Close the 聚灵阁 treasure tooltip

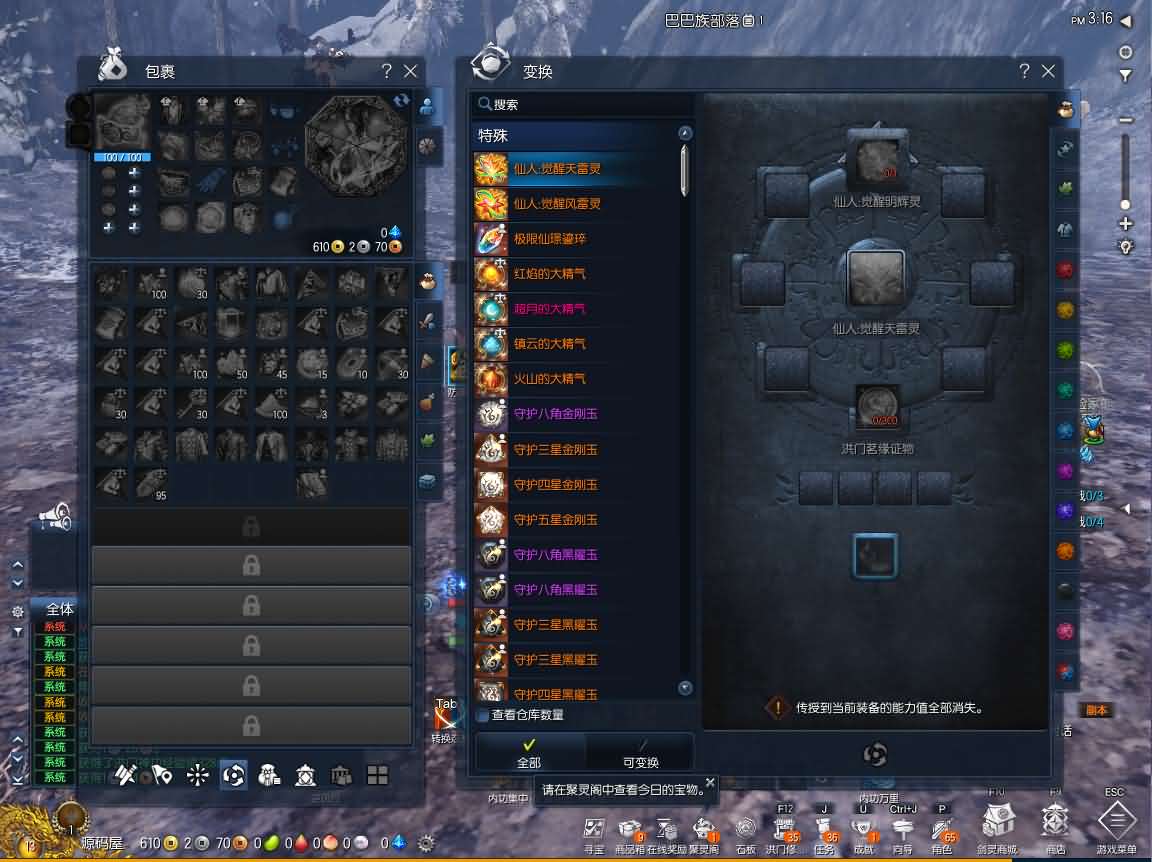pyautogui.click(x=710, y=783)
